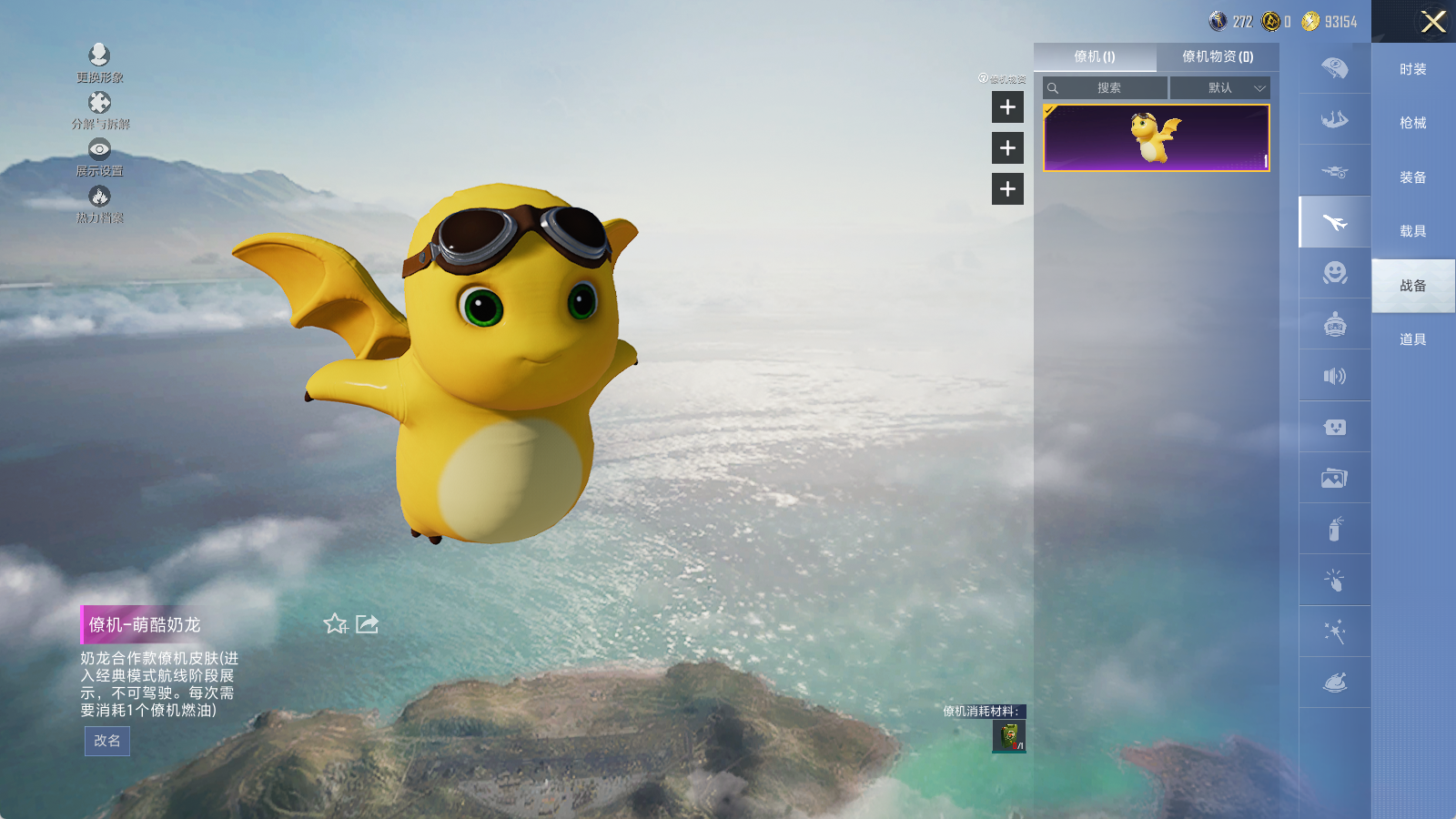Open the 默认 sort dropdown
Image resolution: width=1456 pixels, height=819 pixels.
1220,88
